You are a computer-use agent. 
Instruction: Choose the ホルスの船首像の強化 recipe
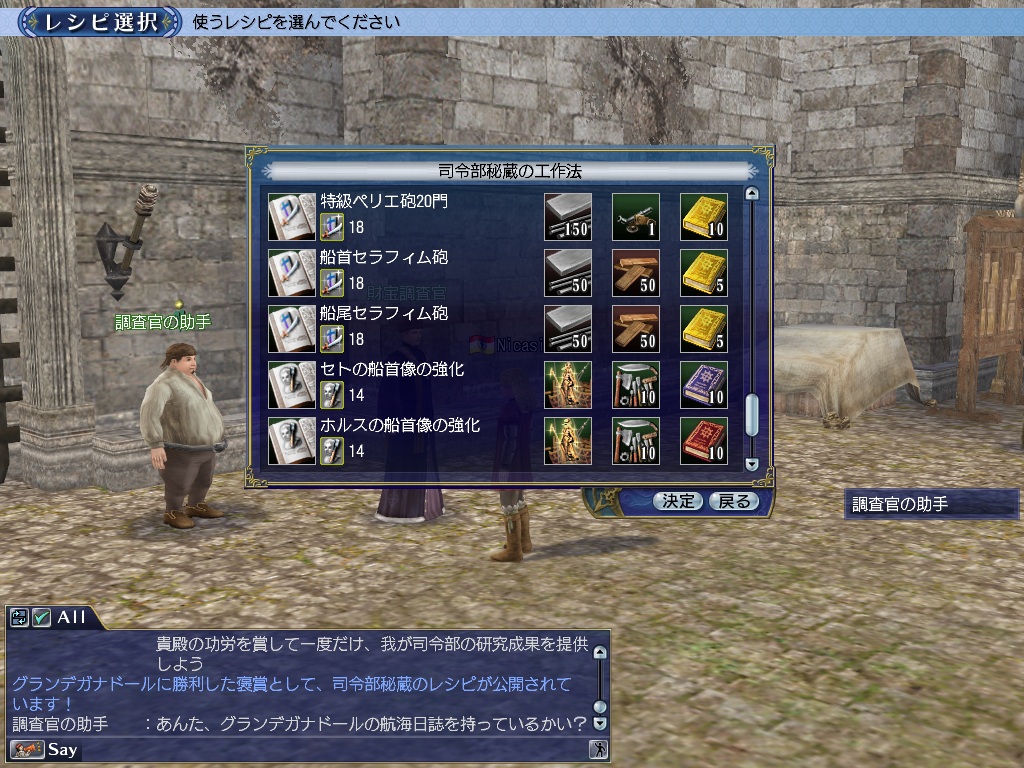click(x=398, y=425)
